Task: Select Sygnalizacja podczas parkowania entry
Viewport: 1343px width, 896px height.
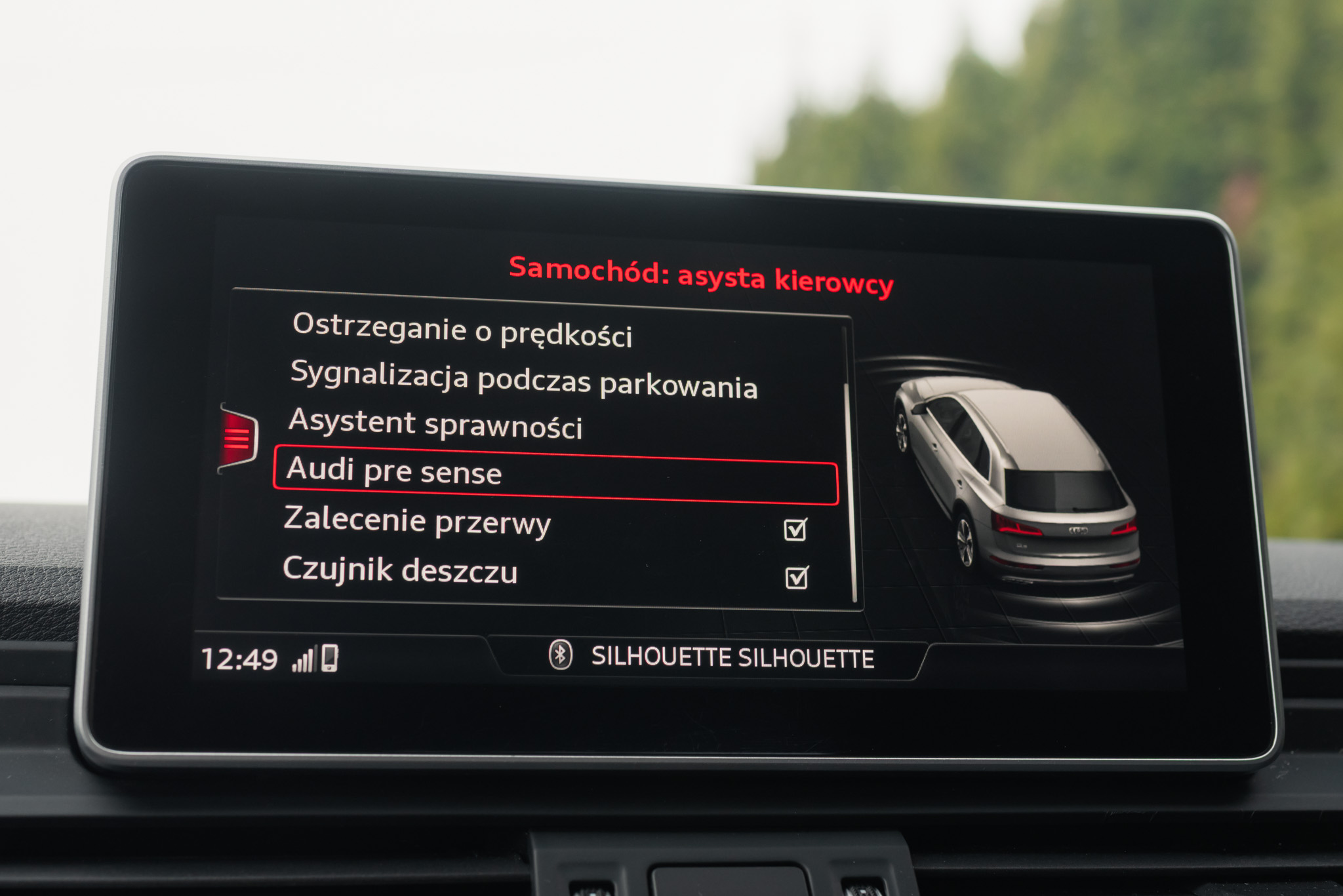Action: pyautogui.click(x=523, y=380)
